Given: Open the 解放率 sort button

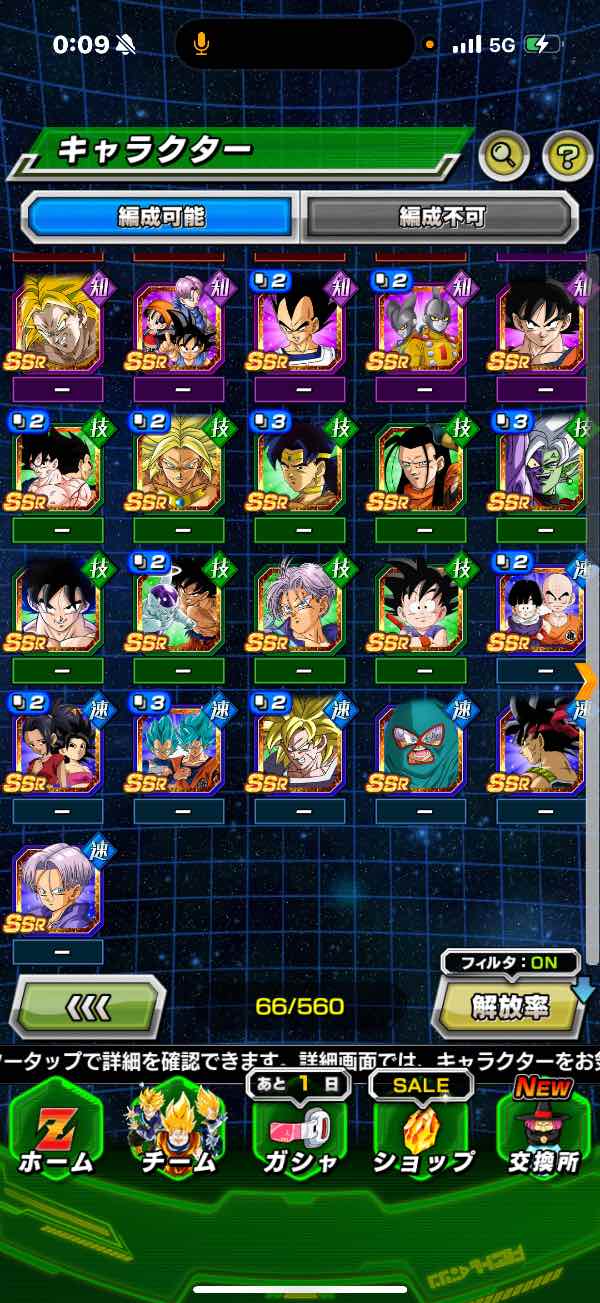Looking at the screenshot, I should (x=509, y=1005).
